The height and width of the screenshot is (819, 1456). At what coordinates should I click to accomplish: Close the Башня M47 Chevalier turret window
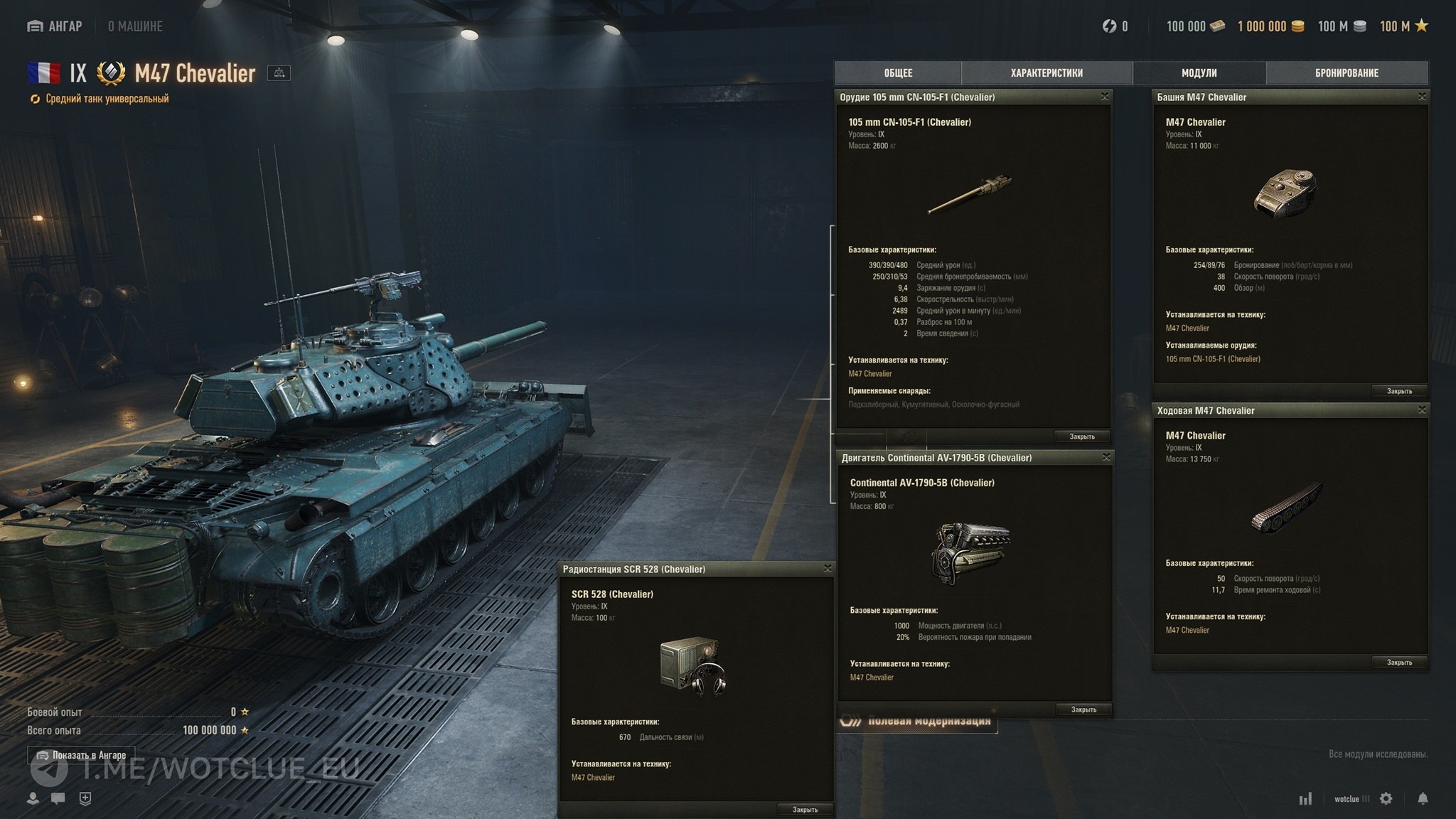pos(1422,97)
